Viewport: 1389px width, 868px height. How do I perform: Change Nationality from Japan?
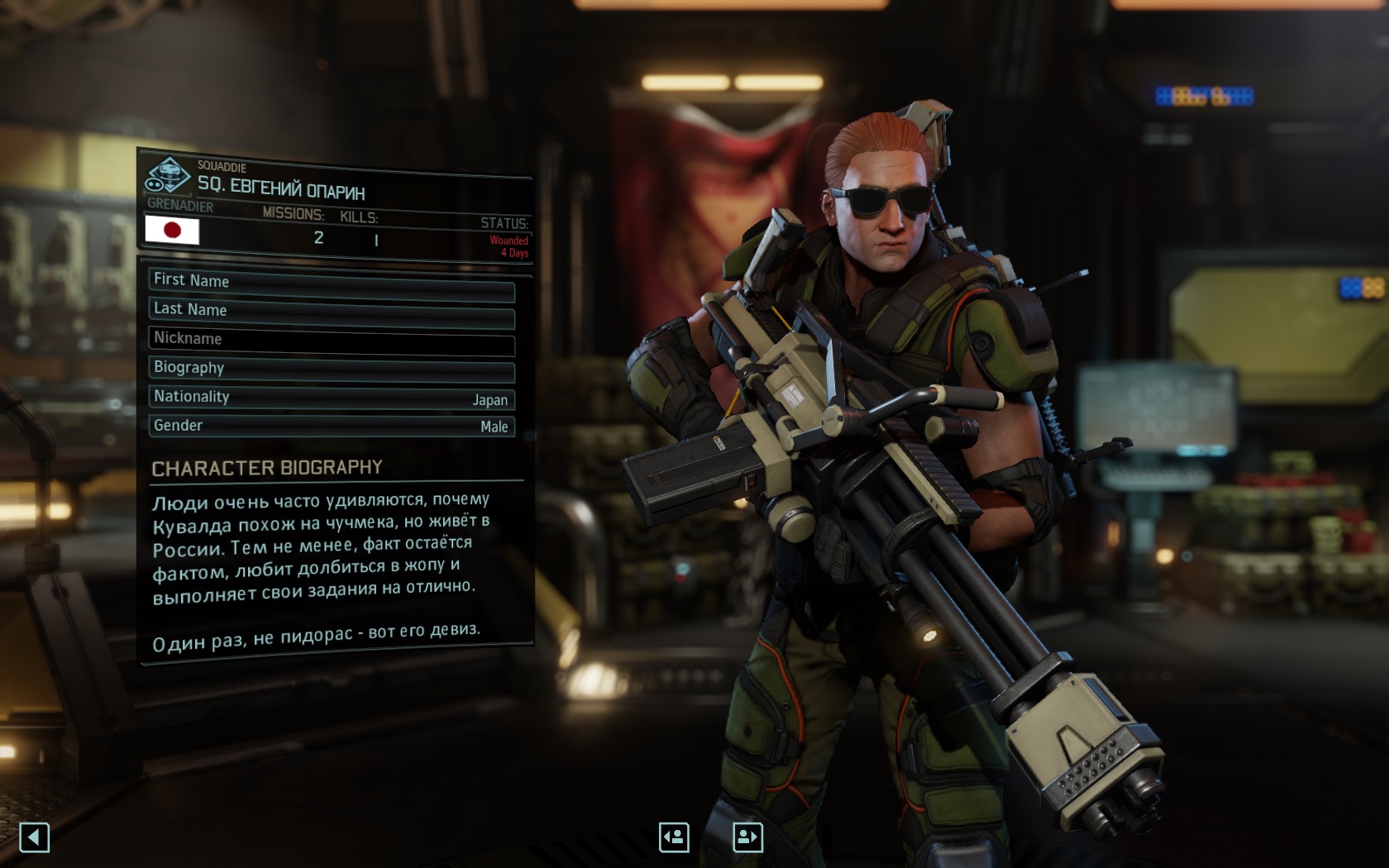click(x=332, y=398)
